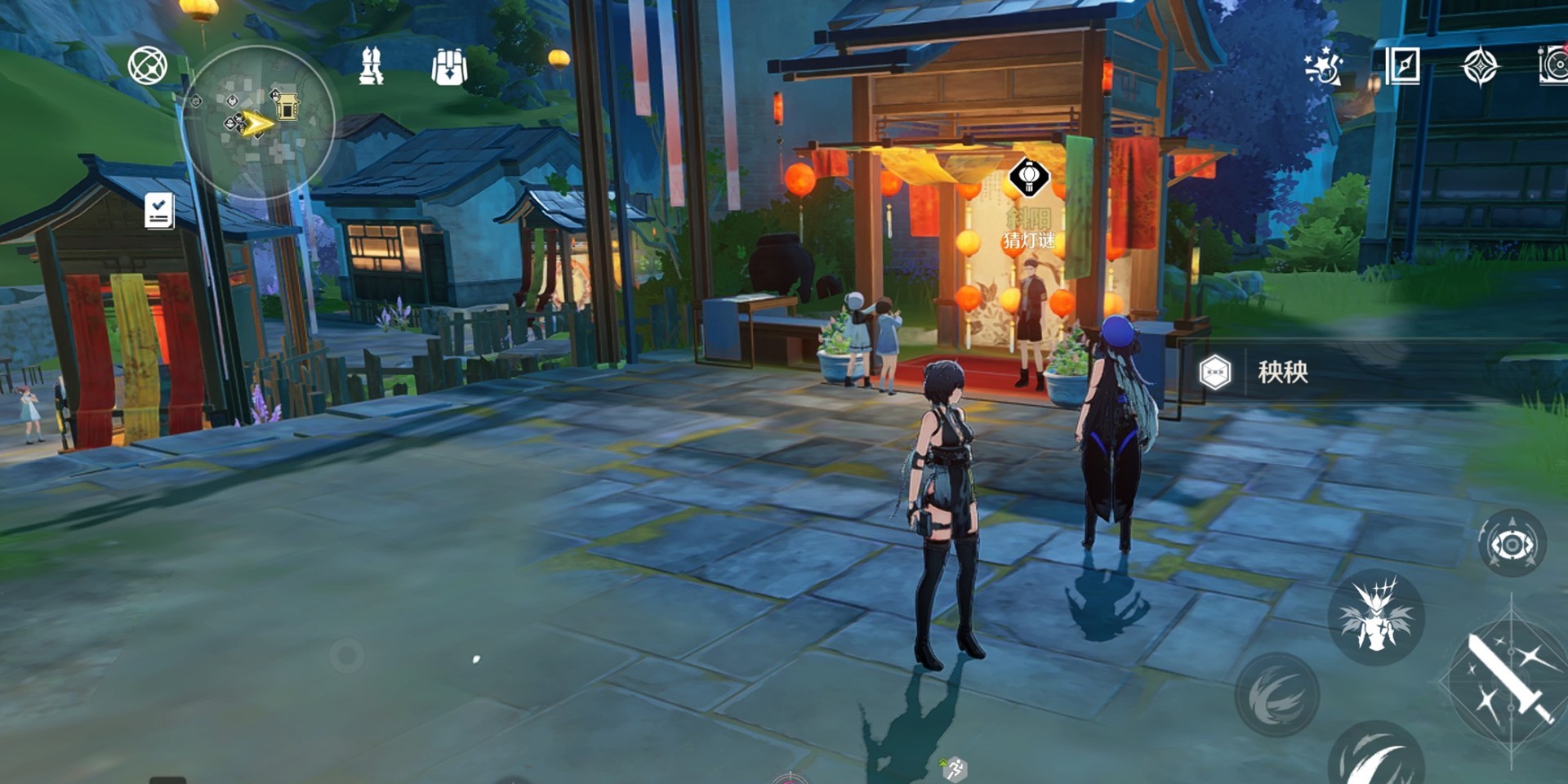This screenshot has width=1568, height=784.
Task: Toggle the running figure sprint icon
Action: (954, 768)
